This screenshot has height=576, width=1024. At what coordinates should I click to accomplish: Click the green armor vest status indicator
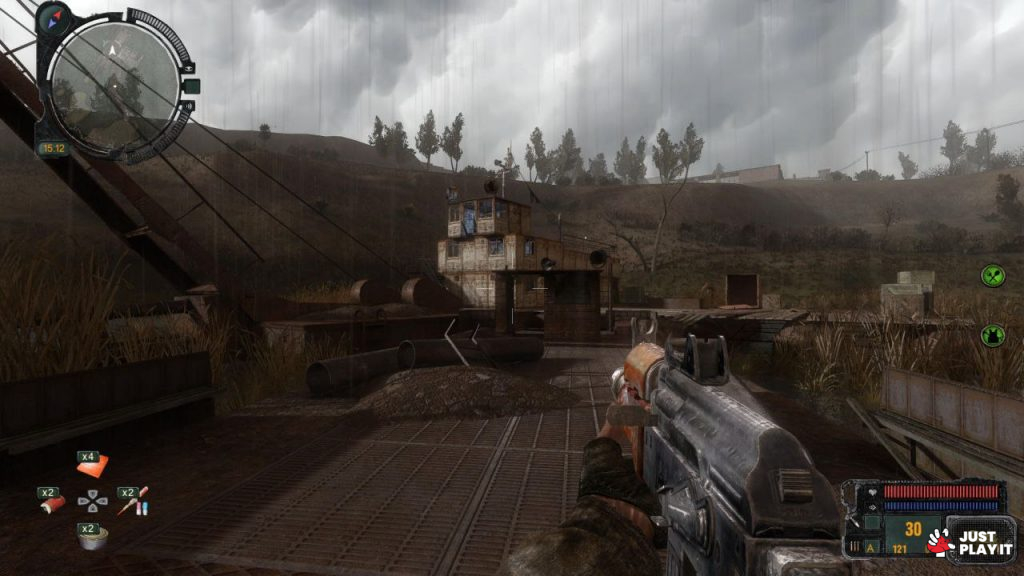992,336
